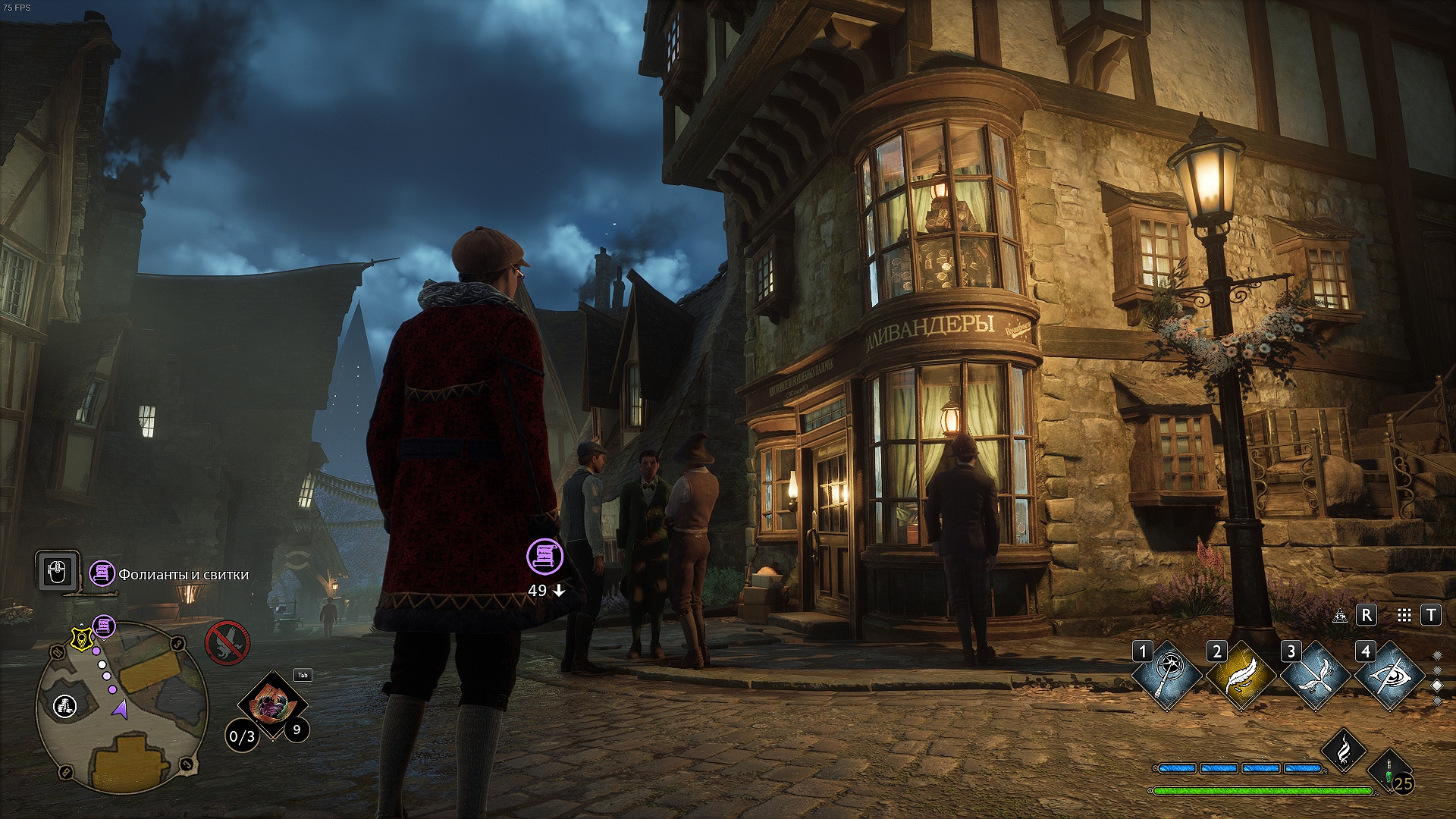Select the tracked quest «Фолианты и свитки»
This screenshot has height=819, width=1456.
183,575
